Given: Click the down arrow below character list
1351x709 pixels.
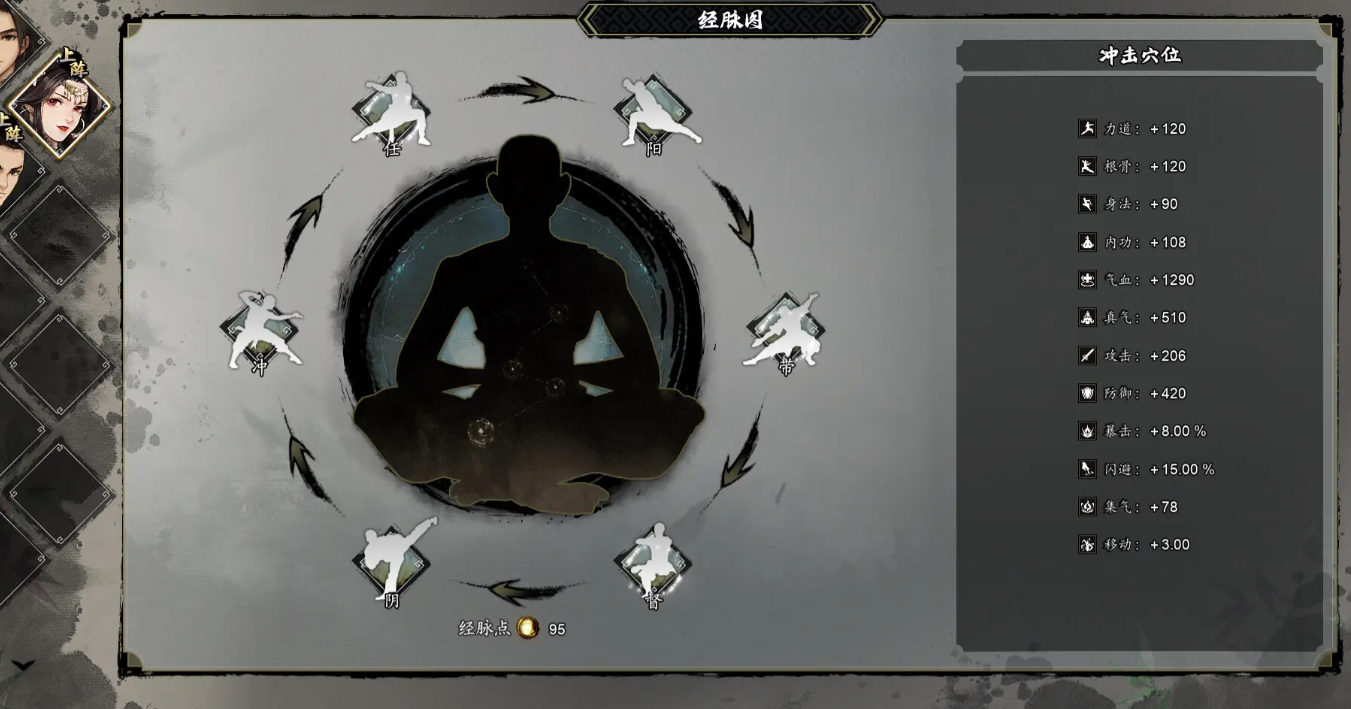Looking at the screenshot, I should click(x=23, y=665).
